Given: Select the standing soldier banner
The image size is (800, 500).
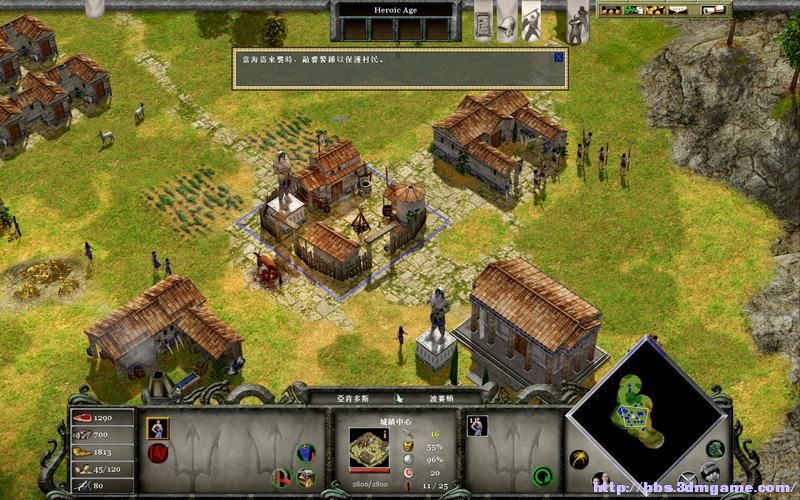Looking at the screenshot, I should point(577,21).
